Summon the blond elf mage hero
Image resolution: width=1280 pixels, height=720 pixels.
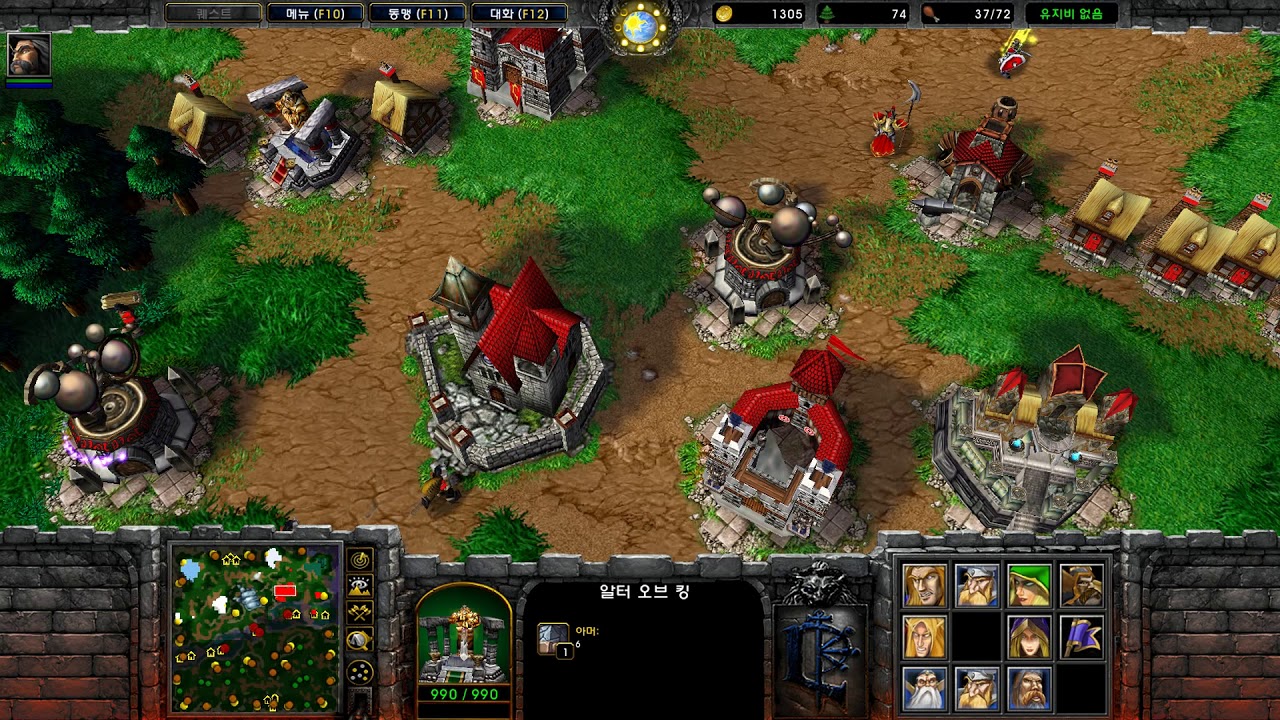click(924, 637)
